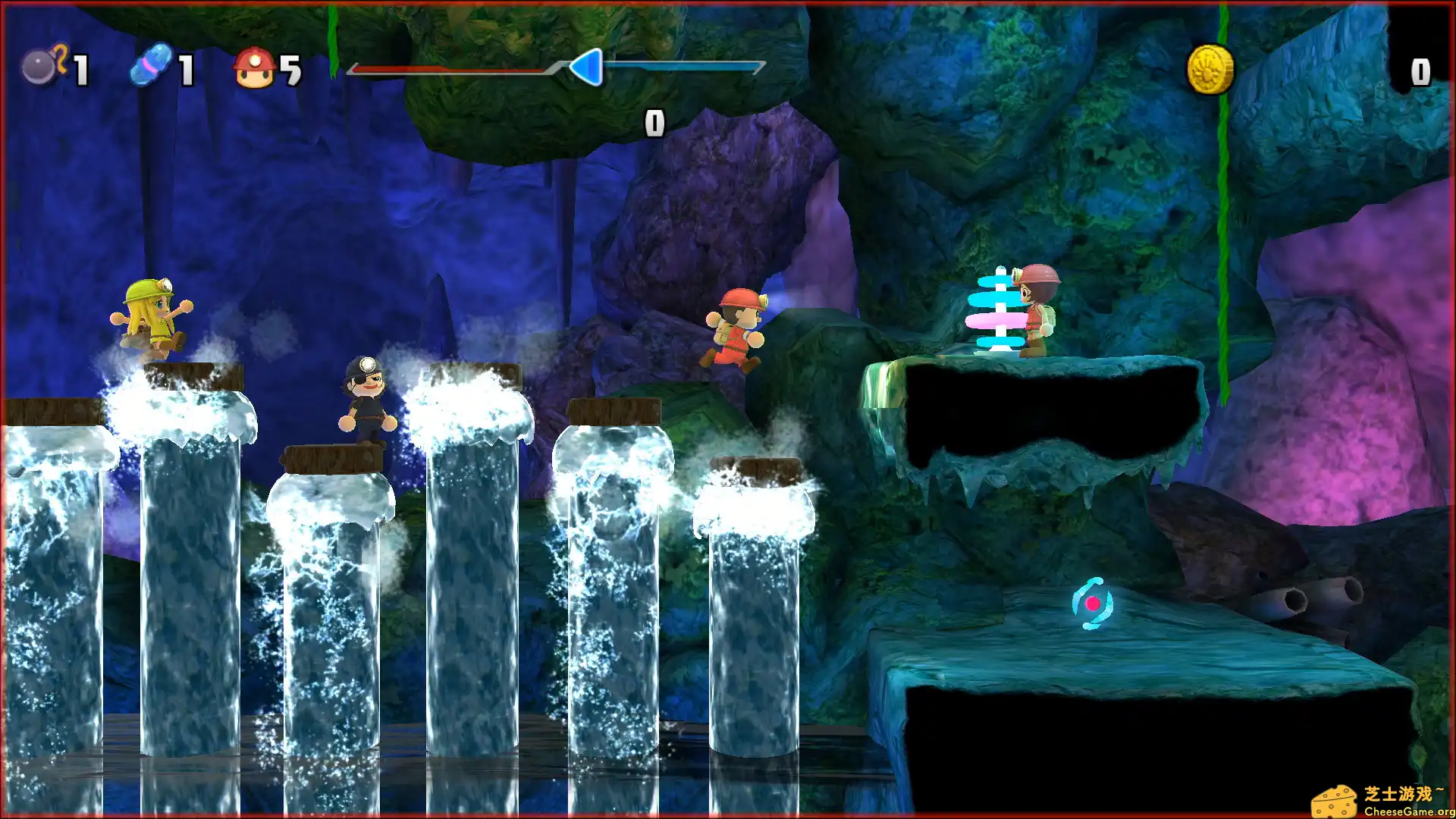1456x819 pixels.
Task: Click the bomb count number 1
Action: pyautogui.click(x=81, y=68)
